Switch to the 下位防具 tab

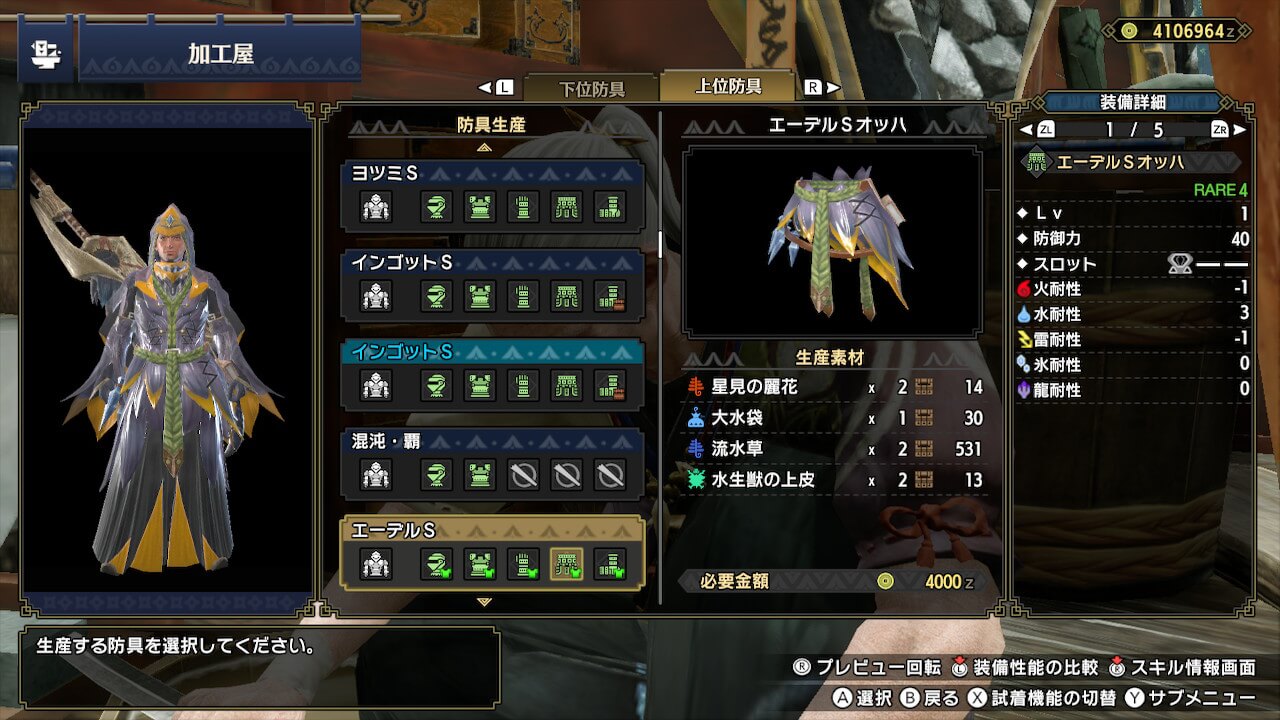coord(590,88)
